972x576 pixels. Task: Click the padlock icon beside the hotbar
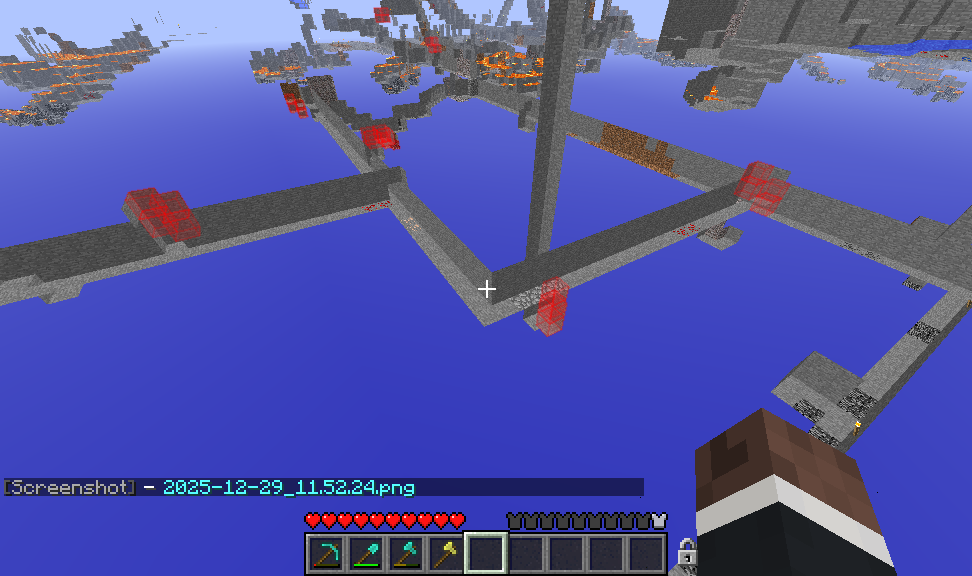pos(686,551)
